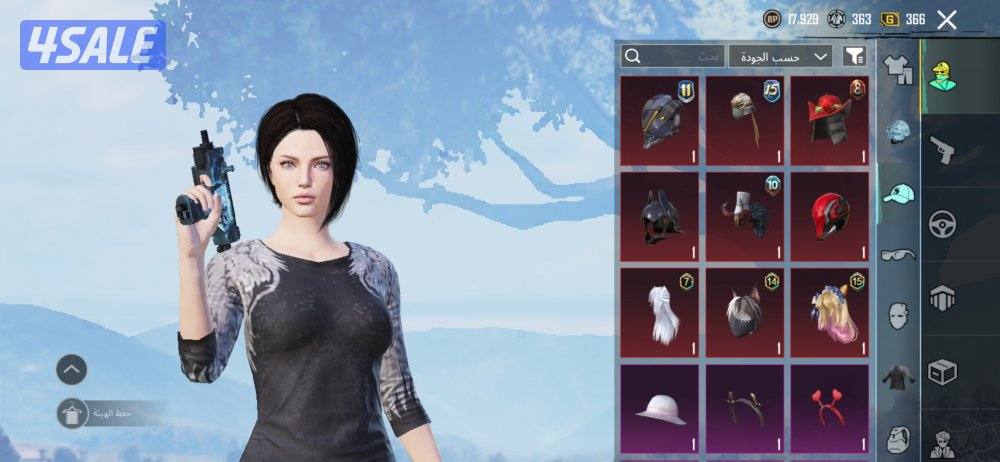Expand the up-arrow circle button

pos(71,370)
